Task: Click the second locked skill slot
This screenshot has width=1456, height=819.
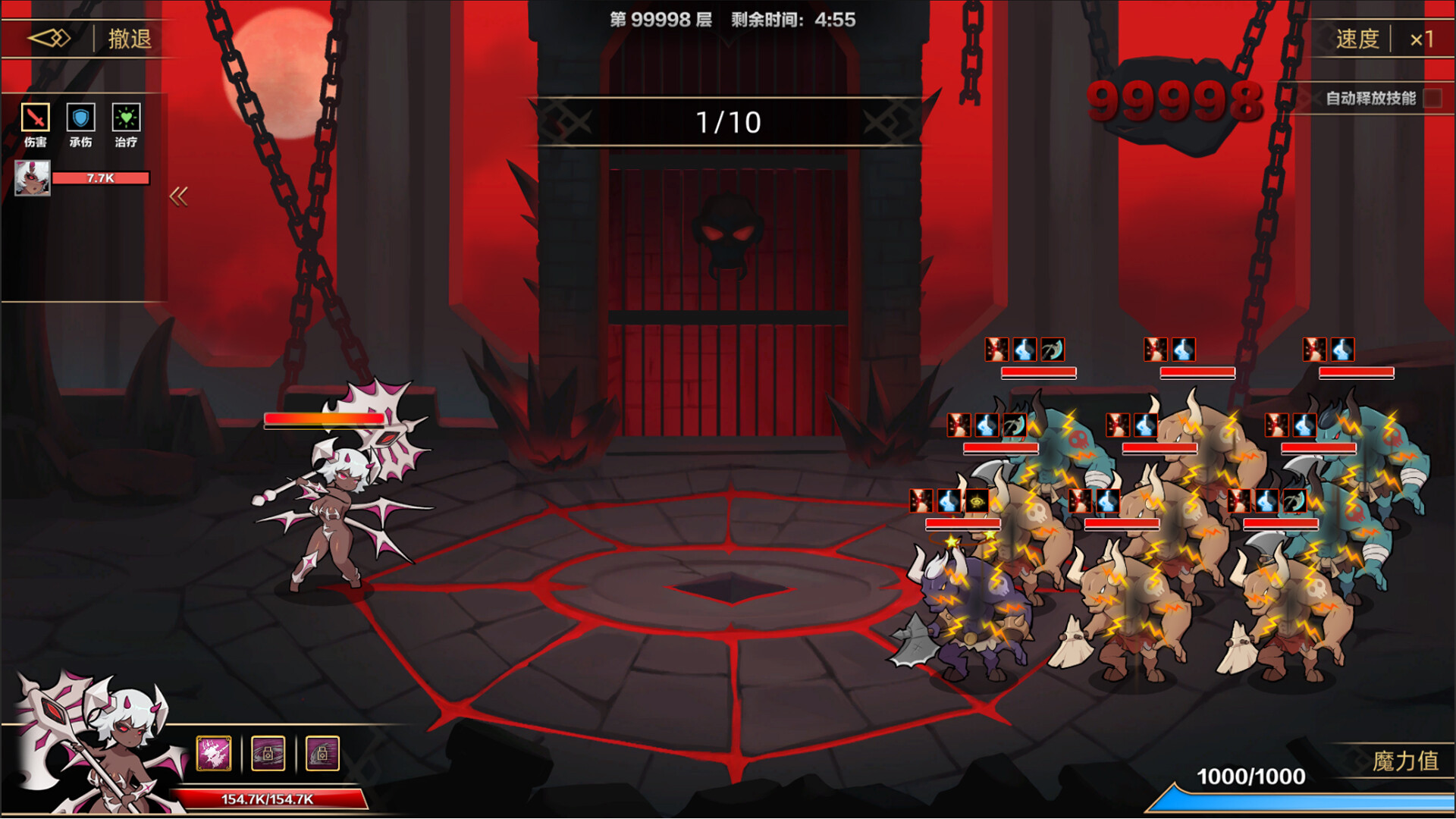Action: (x=269, y=752)
